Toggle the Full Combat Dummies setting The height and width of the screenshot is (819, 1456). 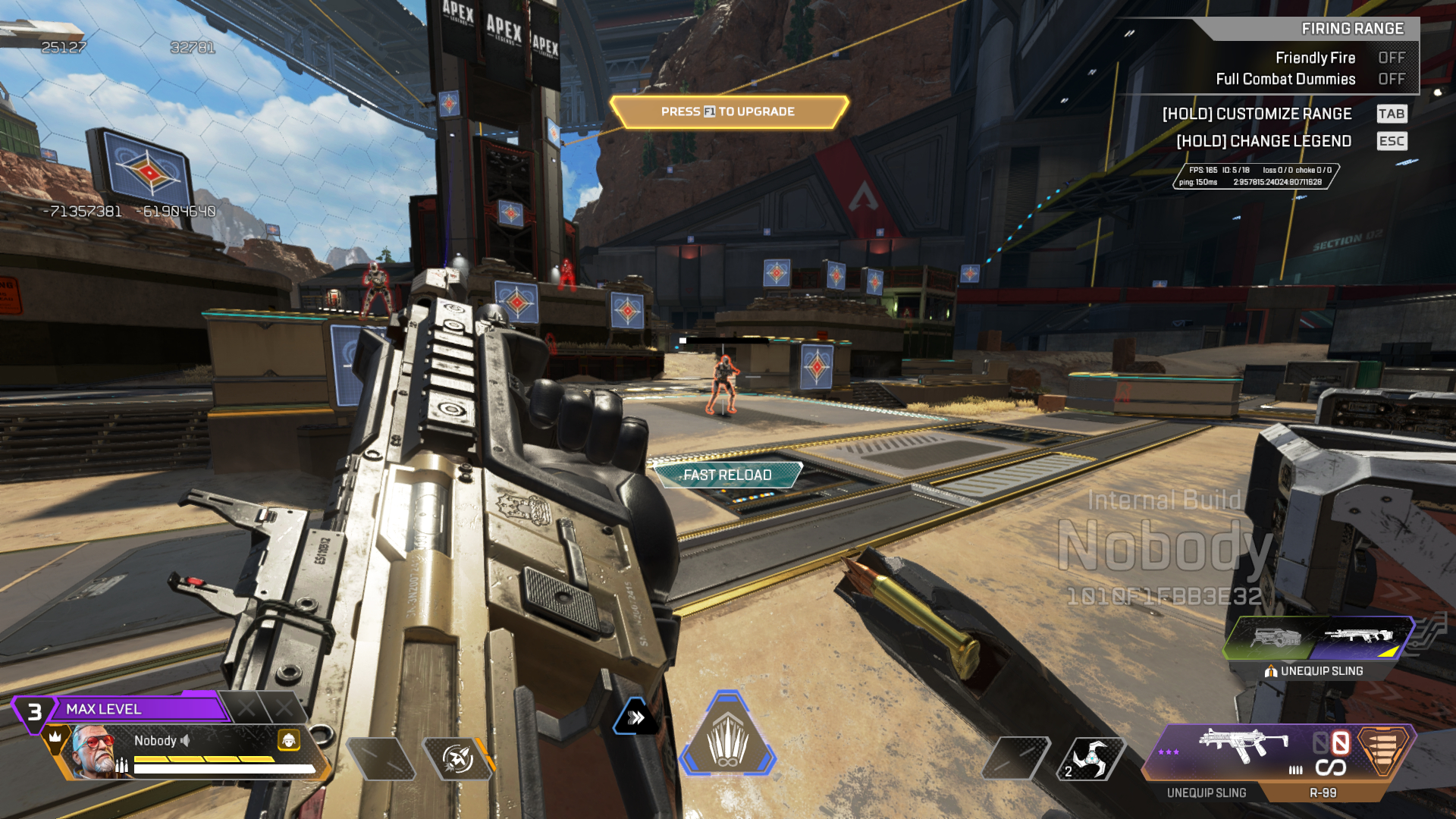[1391, 79]
